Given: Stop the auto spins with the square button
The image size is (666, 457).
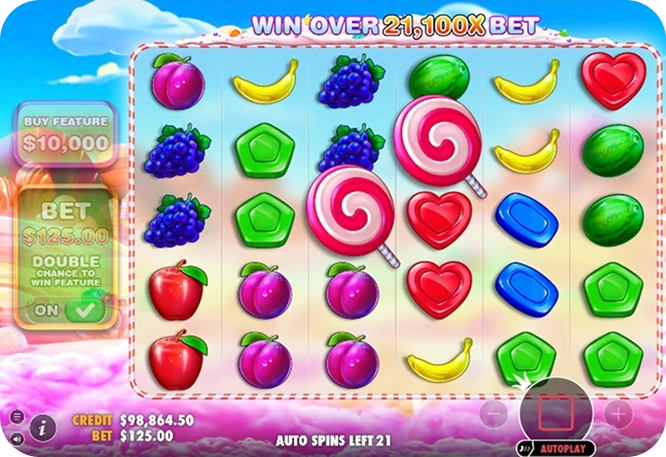Looking at the screenshot, I should pyautogui.click(x=555, y=412).
